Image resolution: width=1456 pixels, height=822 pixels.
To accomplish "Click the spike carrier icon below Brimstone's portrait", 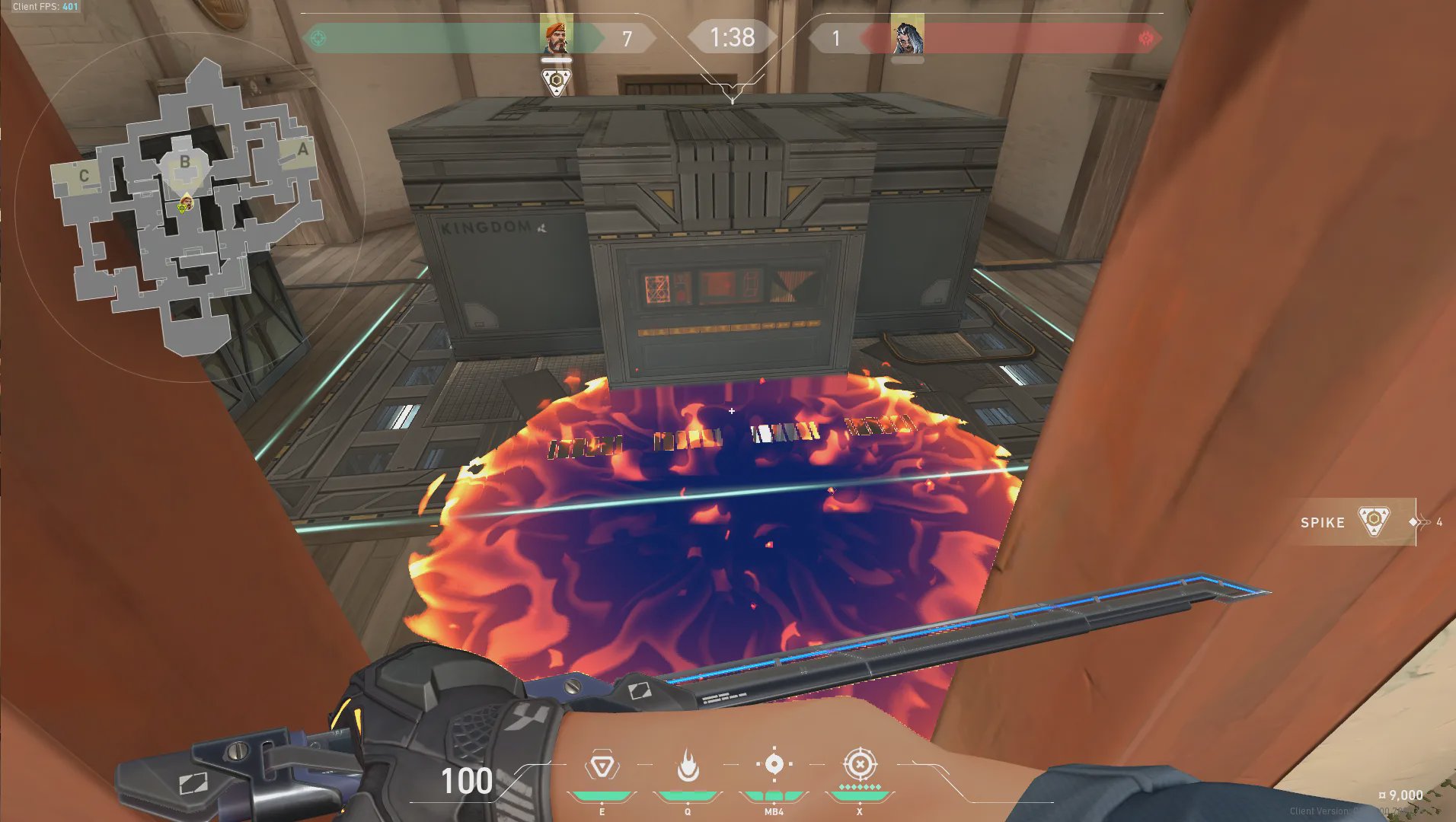I will (557, 81).
